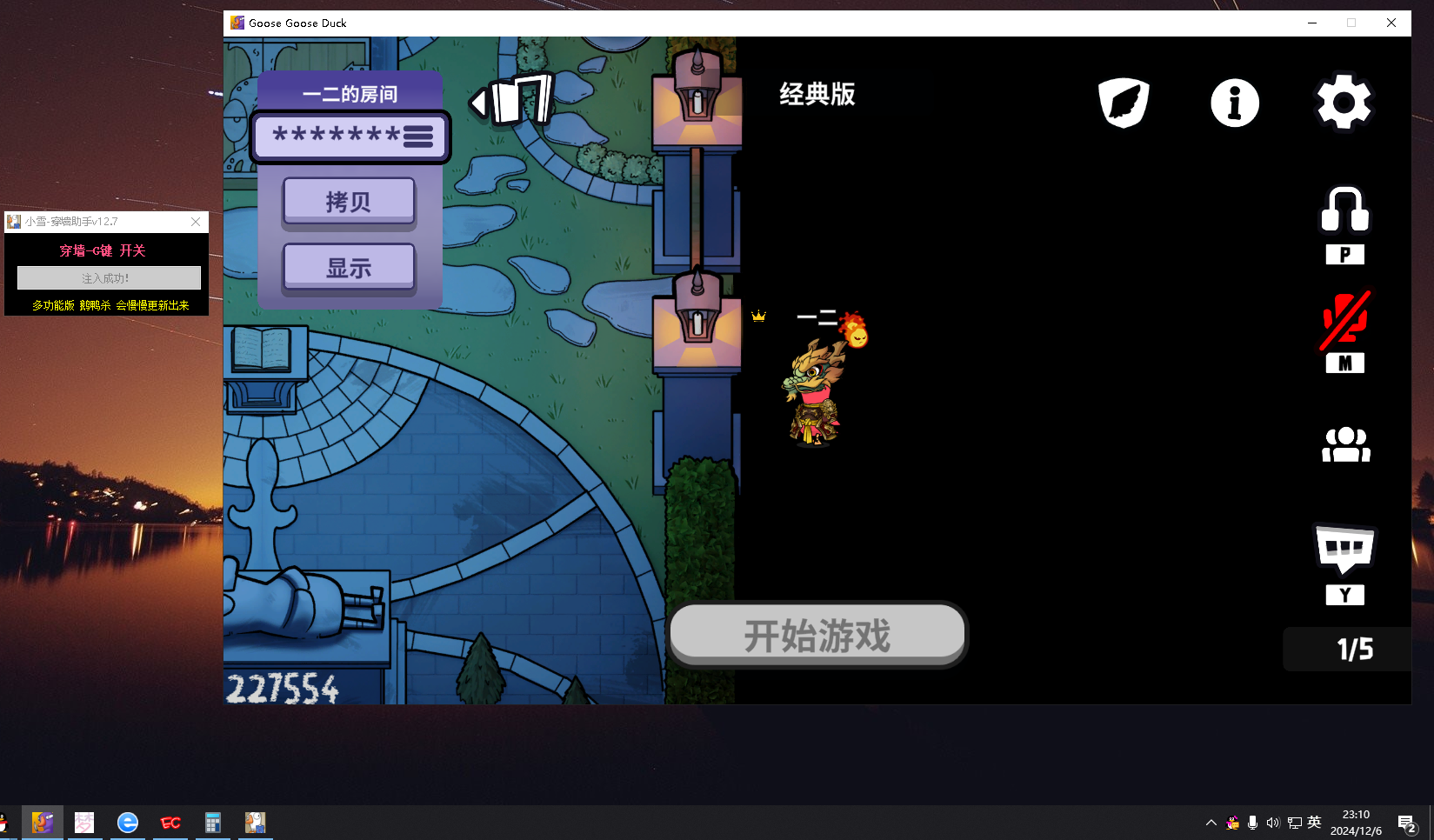Click the QQ penguin in the system tray
Viewport: 1434px width, 840px height.
click(1232, 822)
